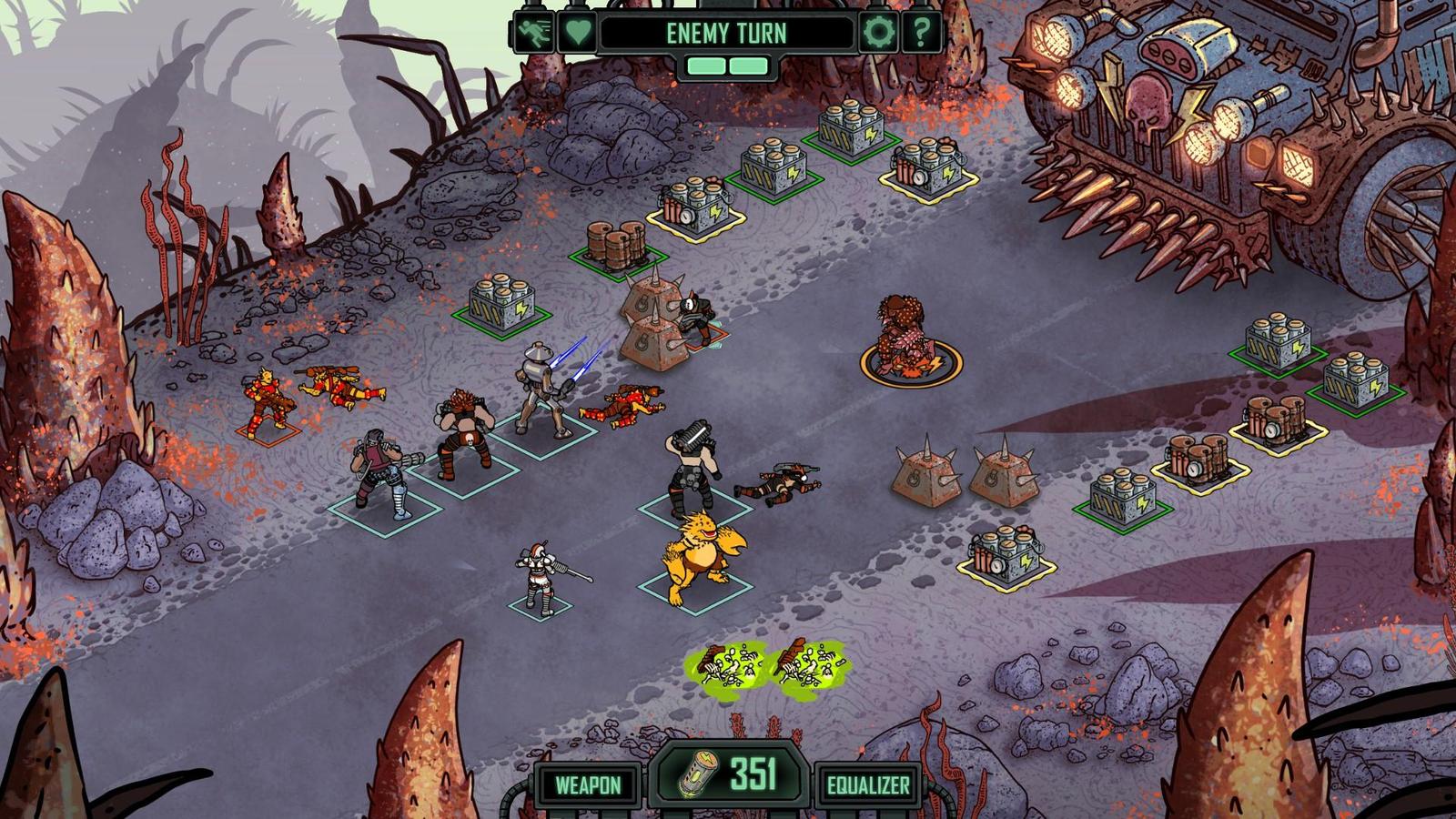This screenshot has height=819, width=1456.
Task: Show help with the question mark
Action: (x=922, y=34)
